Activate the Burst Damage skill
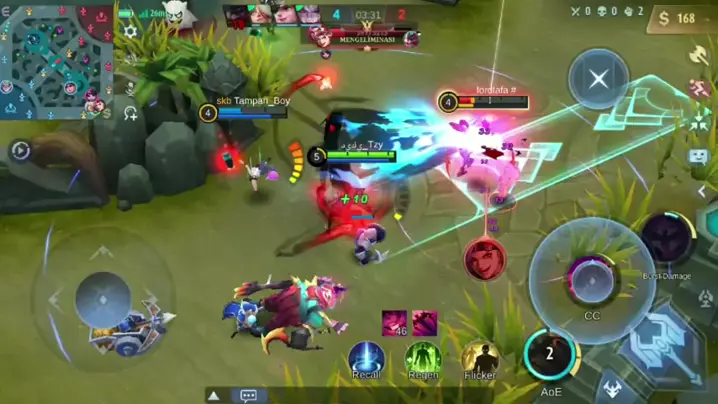Screen dimensions: 718x404 (666, 240)
